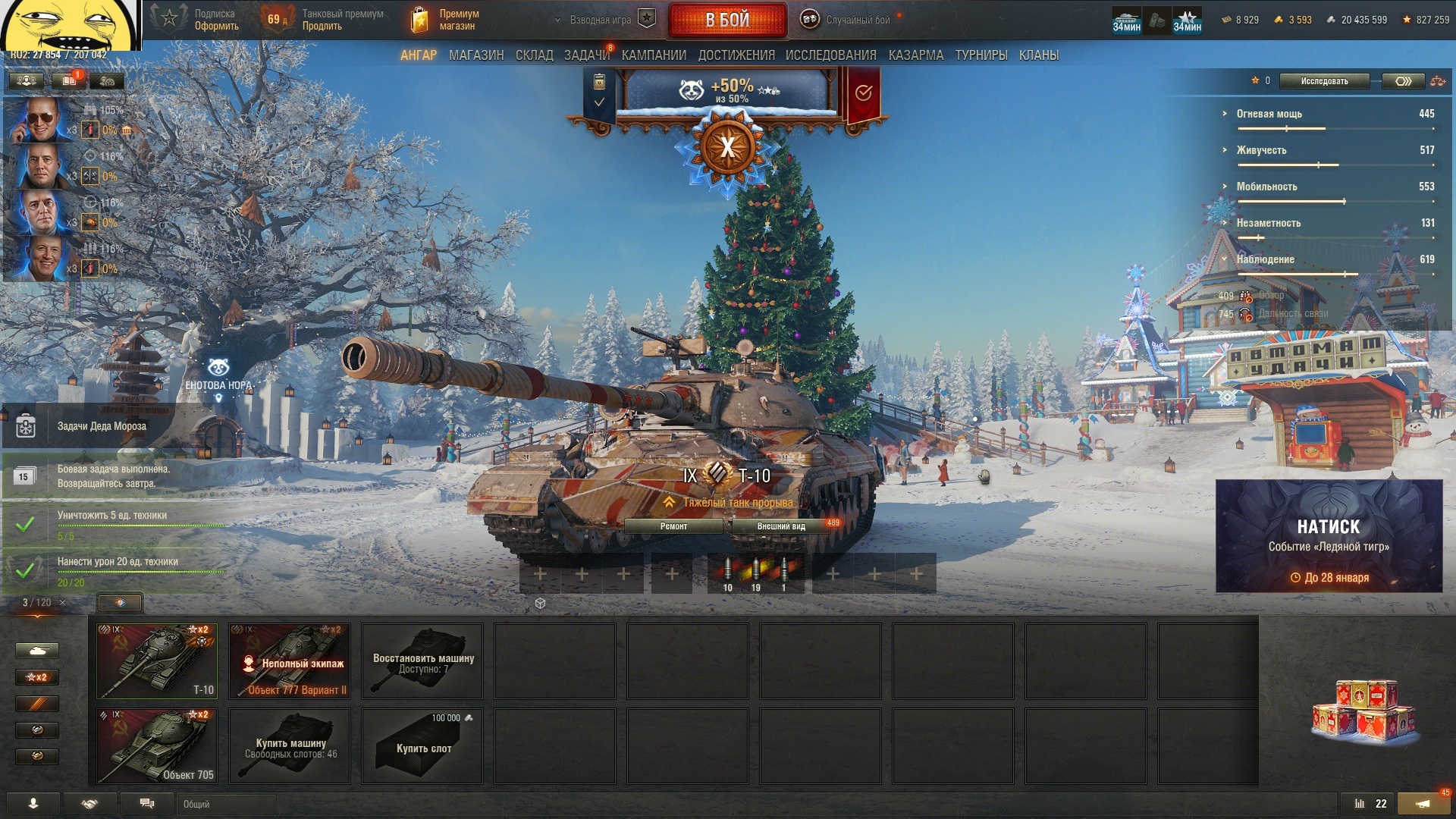The height and width of the screenshot is (819, 1456).
Task: Choose Купить слот in the carousel
Action: [x=422, y=745]
